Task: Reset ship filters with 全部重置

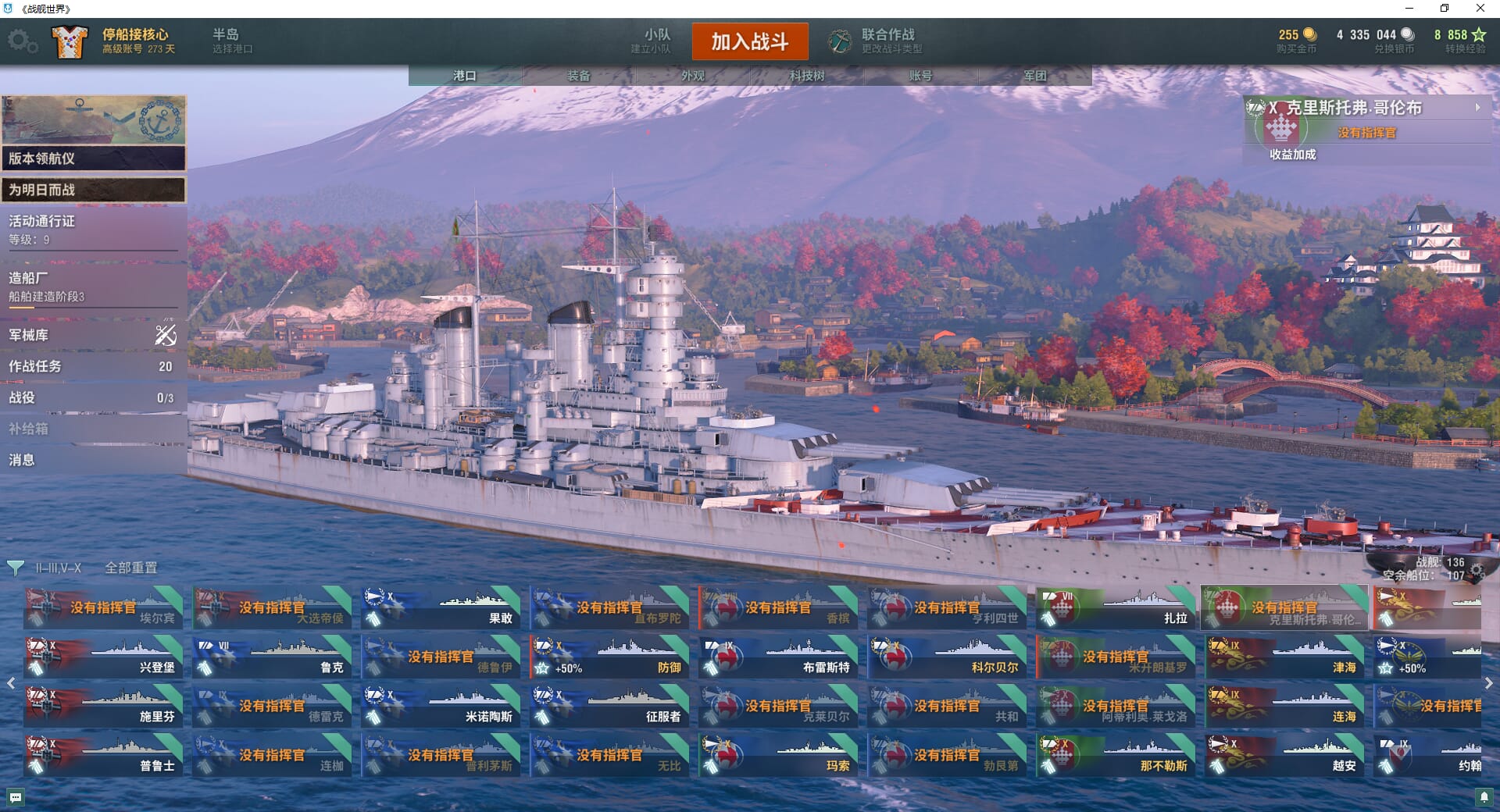Action: (131, 568)
